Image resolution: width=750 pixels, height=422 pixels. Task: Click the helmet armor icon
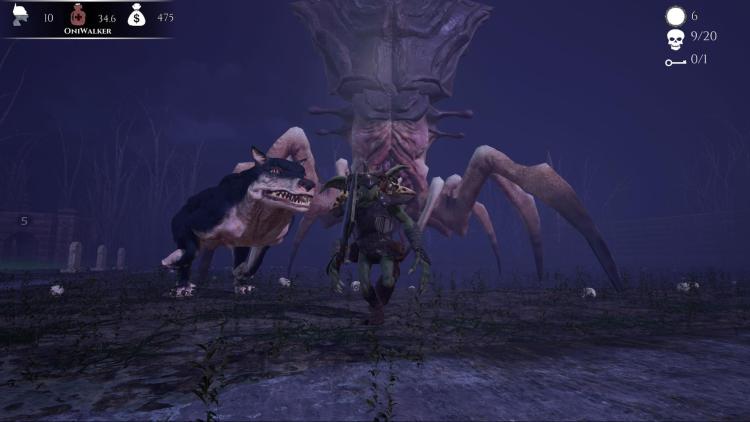20,15
